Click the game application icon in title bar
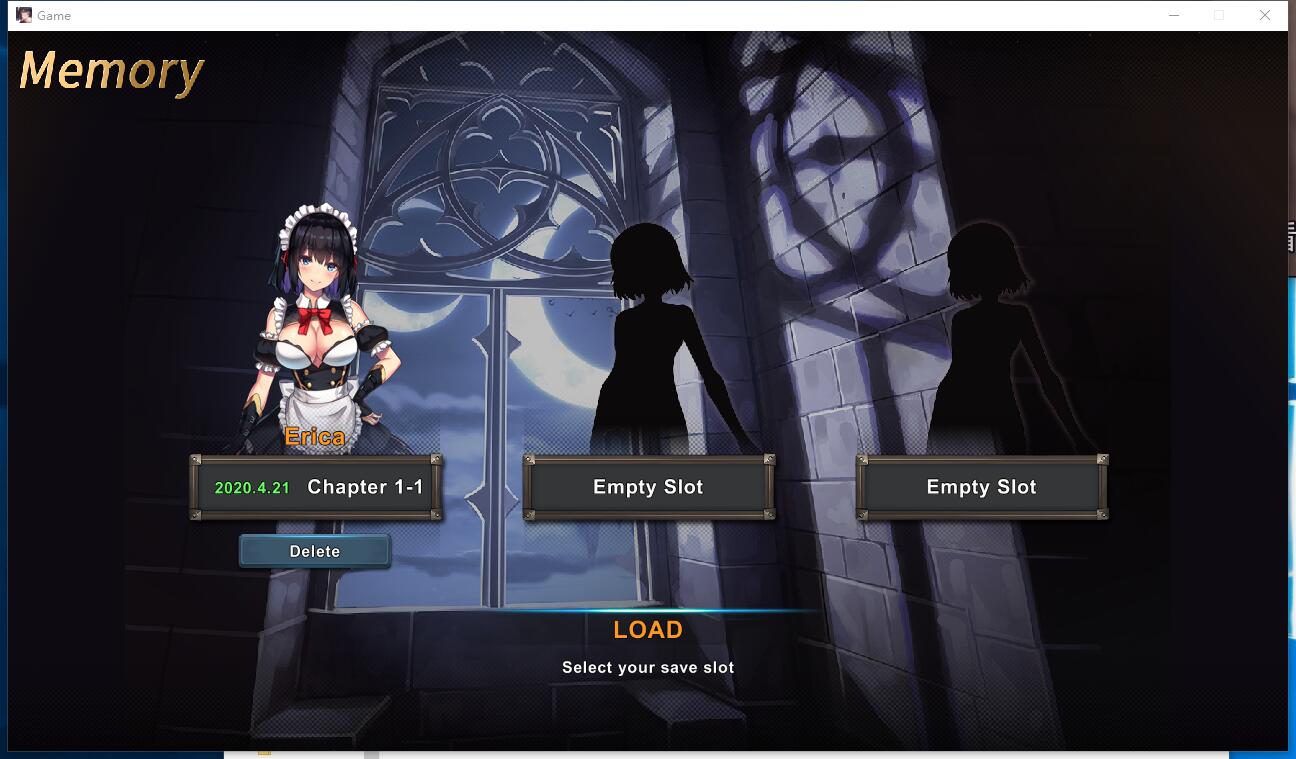Viewport: 1296px width, 759px height. tap(22, 15)
